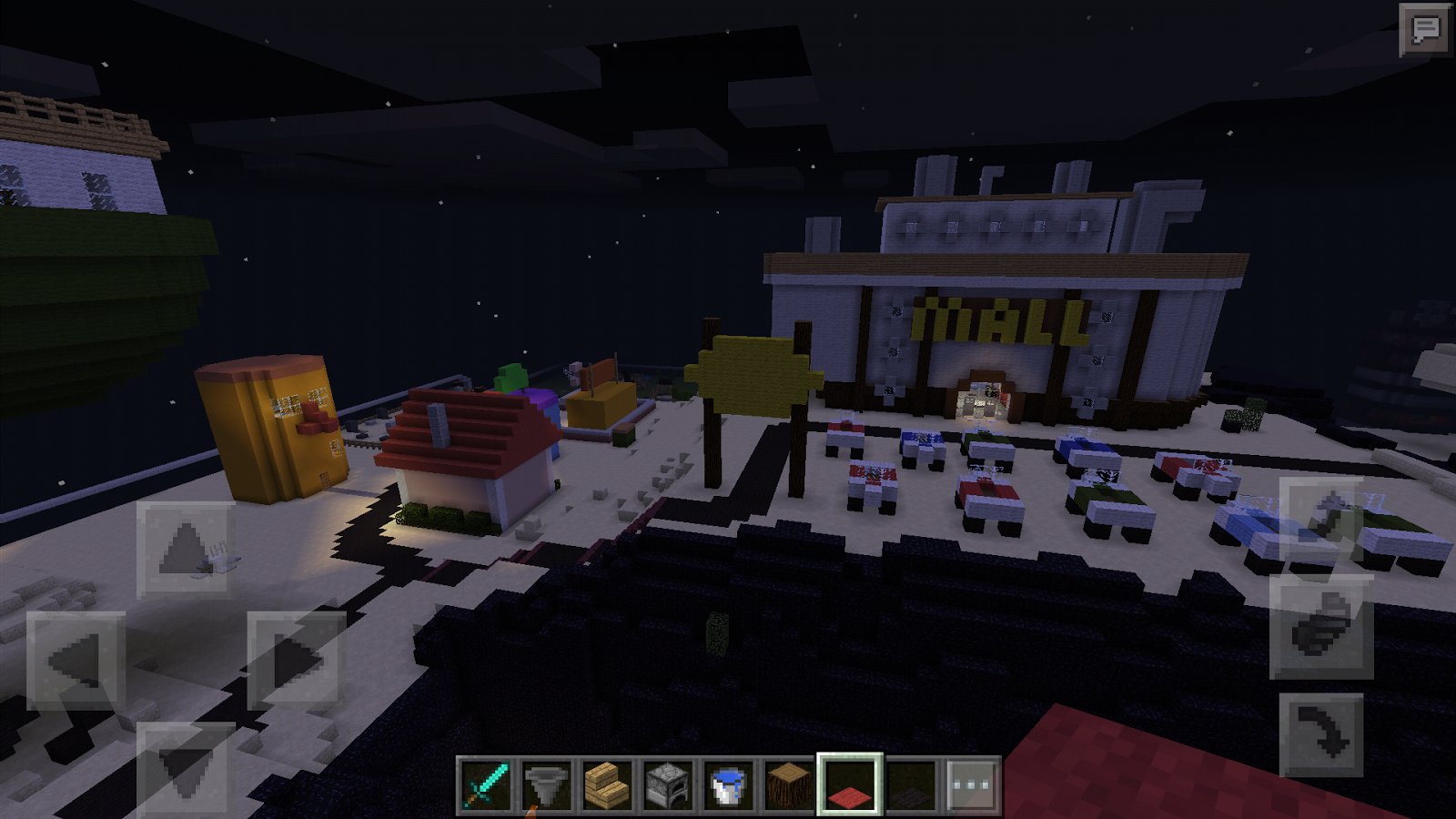Pick the water bucket in the hotbar
This screenshot has height=819, width=1456.
pyautogui.click(x=728, y=784)
